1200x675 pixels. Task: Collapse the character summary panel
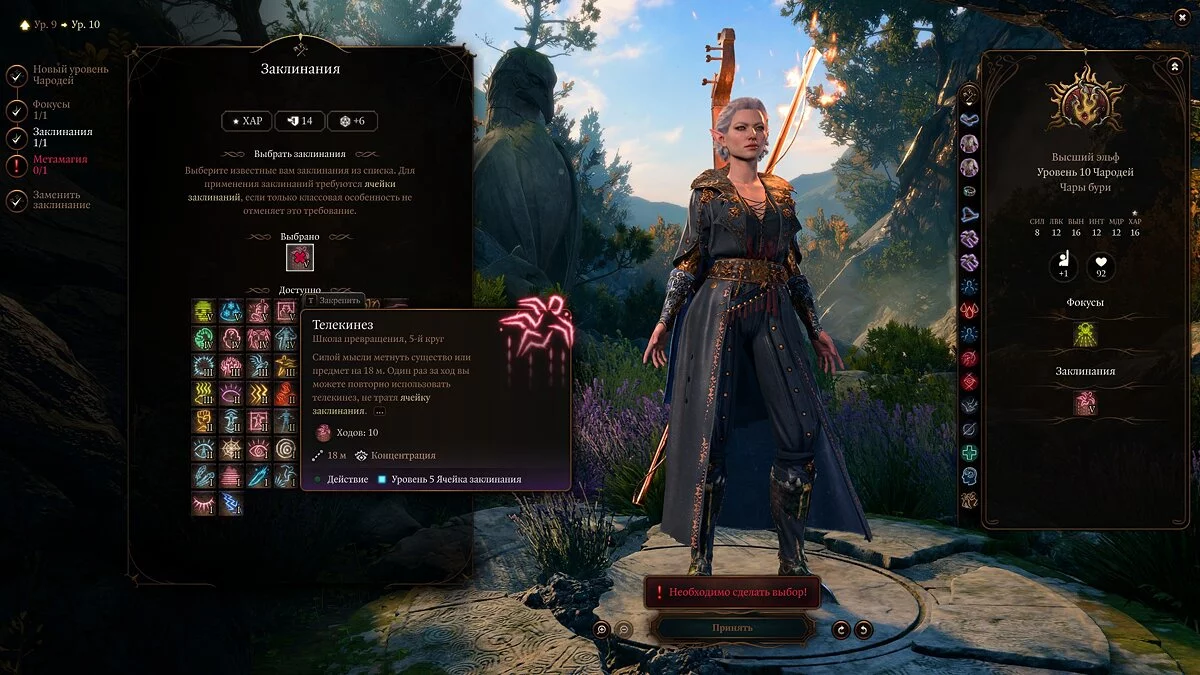click(x=1174, y=66)
